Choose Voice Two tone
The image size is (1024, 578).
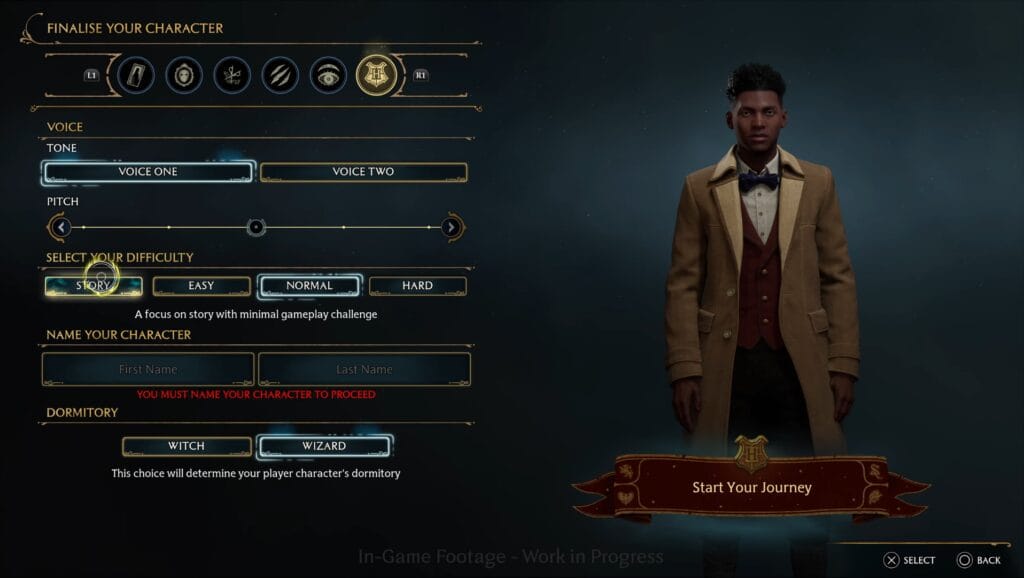coord(363,172)
